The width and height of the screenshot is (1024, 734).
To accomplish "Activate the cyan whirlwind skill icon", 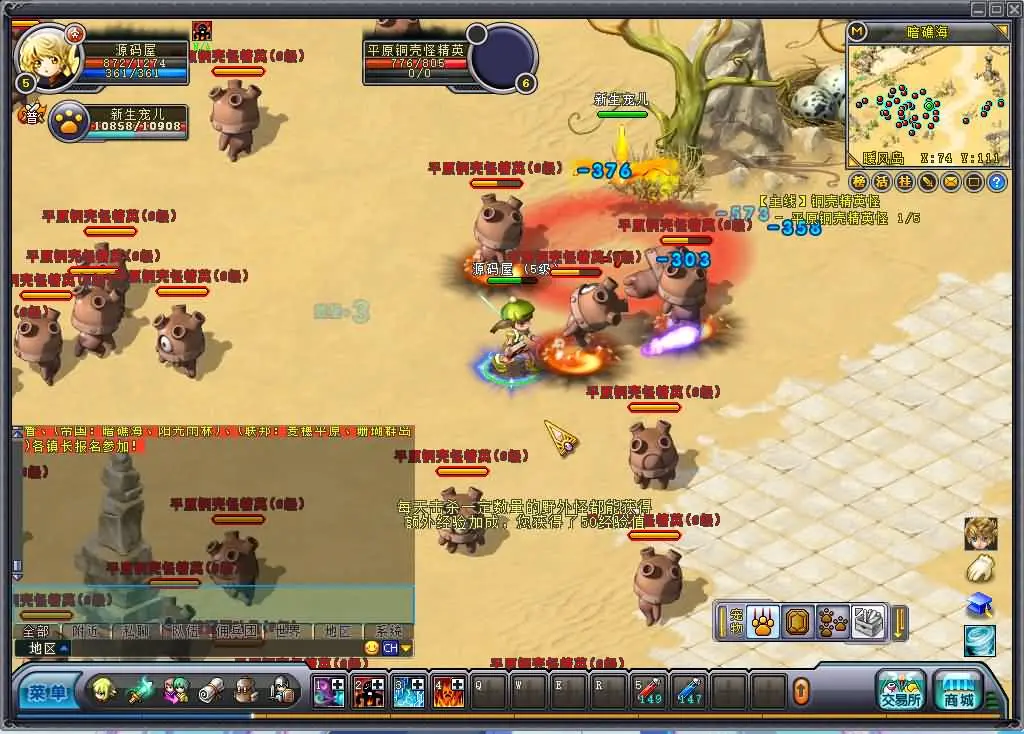I will 980,640.
